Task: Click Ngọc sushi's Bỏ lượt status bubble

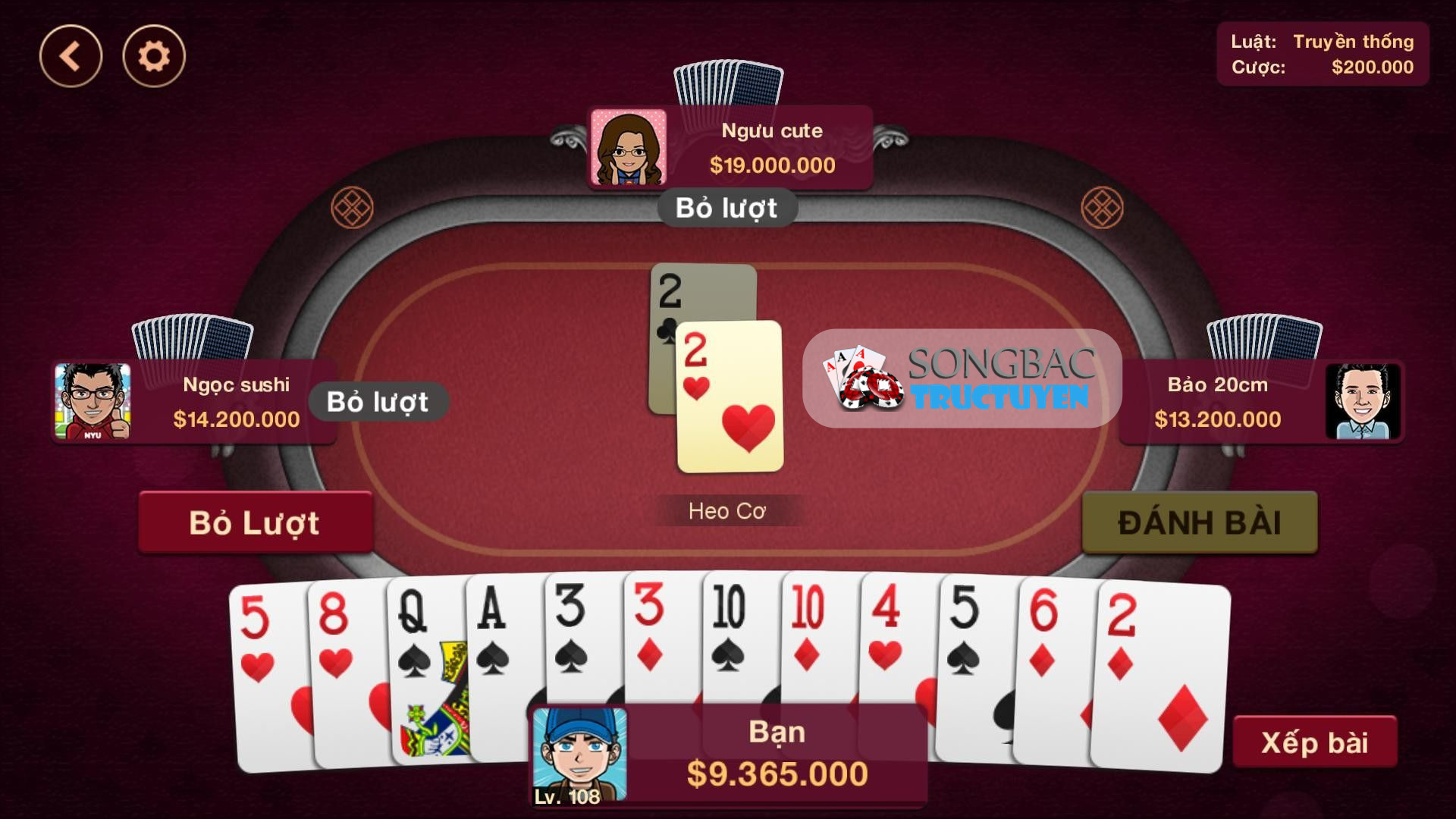Action: 379,402
